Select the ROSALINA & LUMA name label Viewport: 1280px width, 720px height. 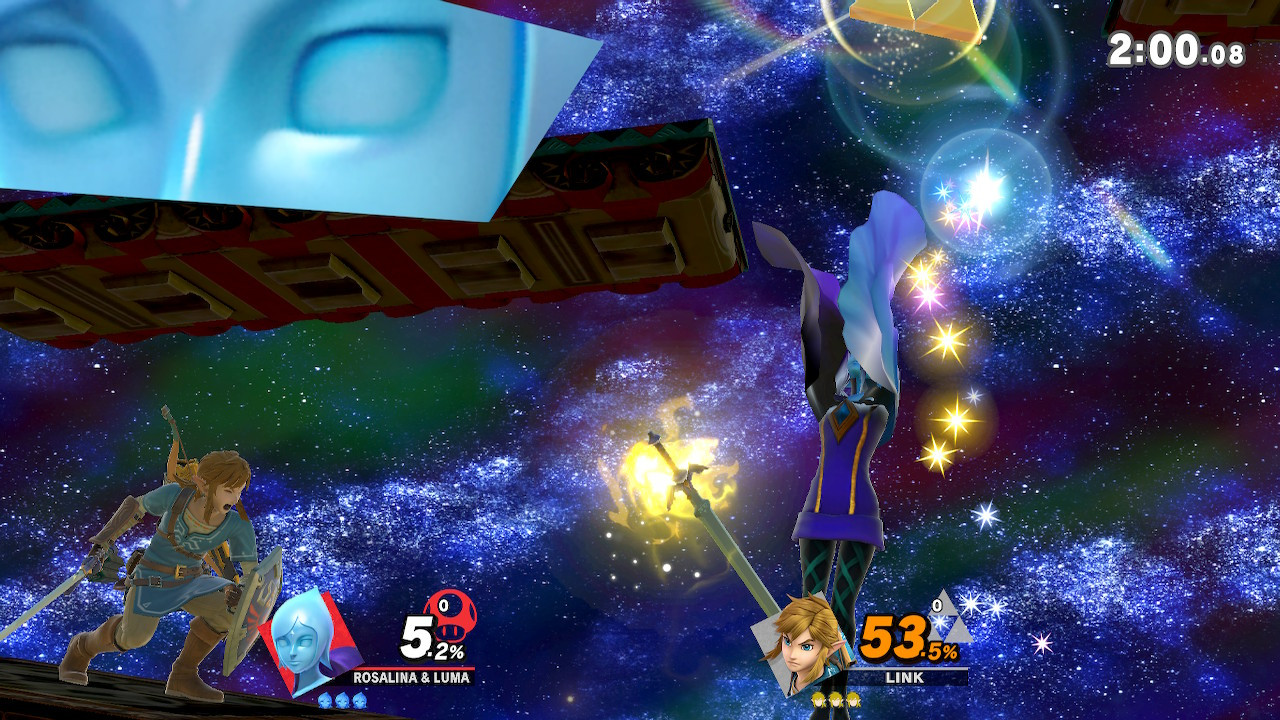coord(410,677)
